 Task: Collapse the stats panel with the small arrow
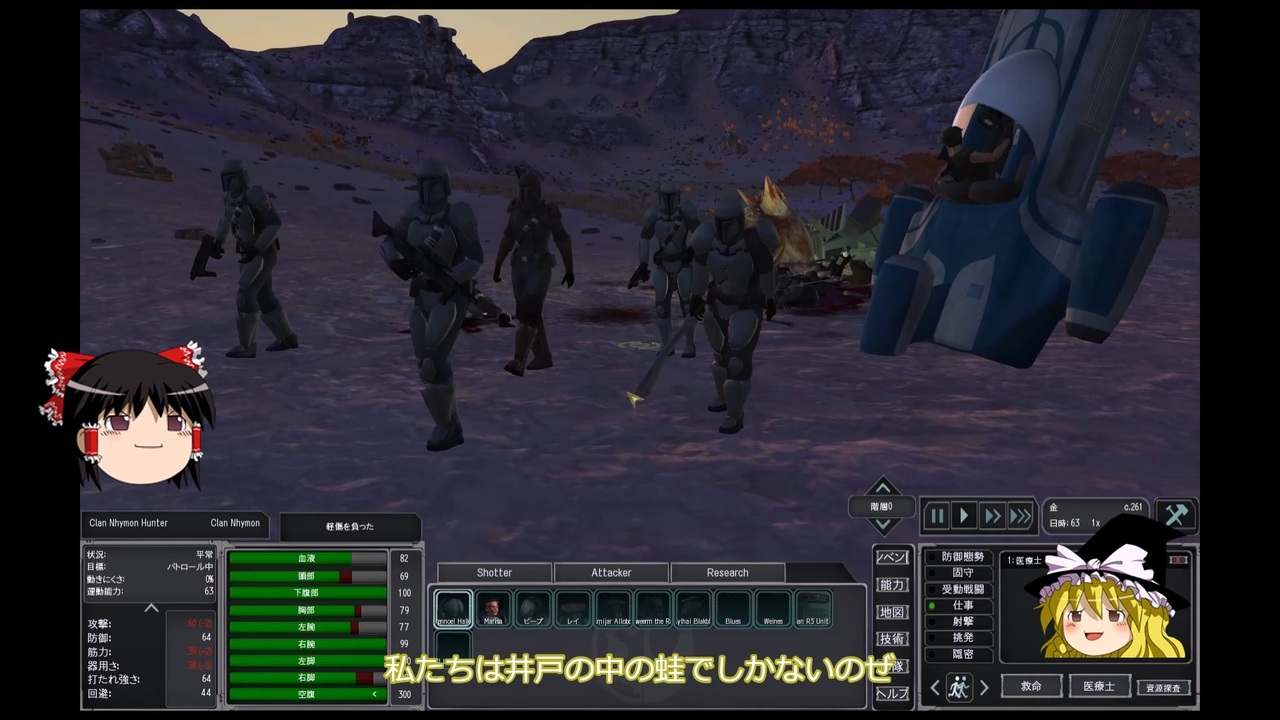click(151, 608)
